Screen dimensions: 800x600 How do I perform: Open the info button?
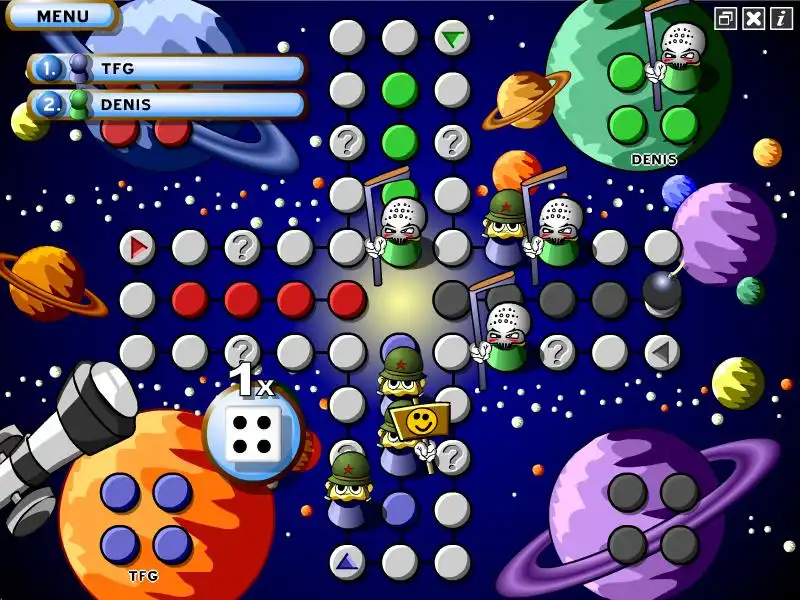[x=781, y=17]
